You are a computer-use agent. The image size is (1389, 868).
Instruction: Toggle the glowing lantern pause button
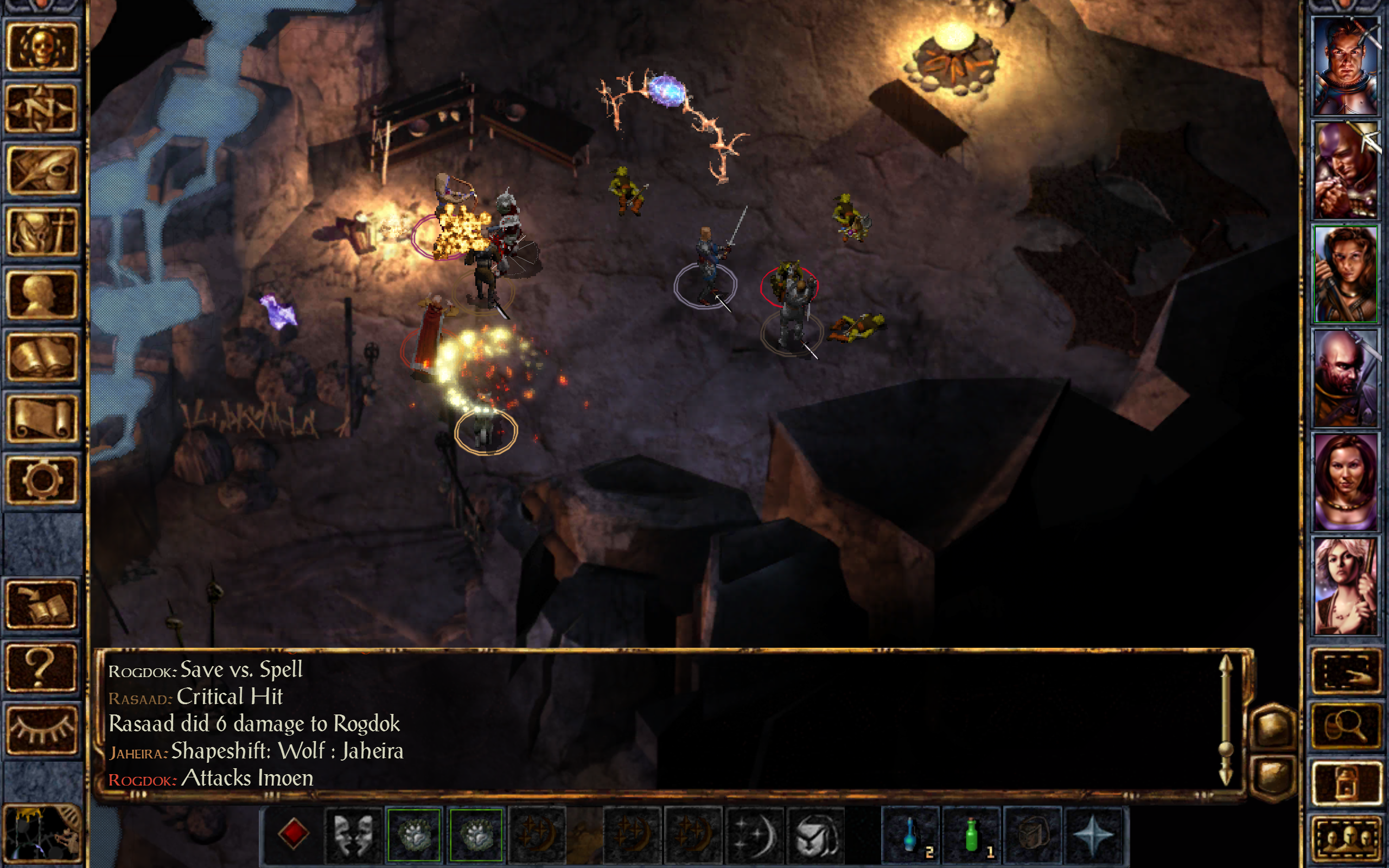click(x=1347, y=782)
